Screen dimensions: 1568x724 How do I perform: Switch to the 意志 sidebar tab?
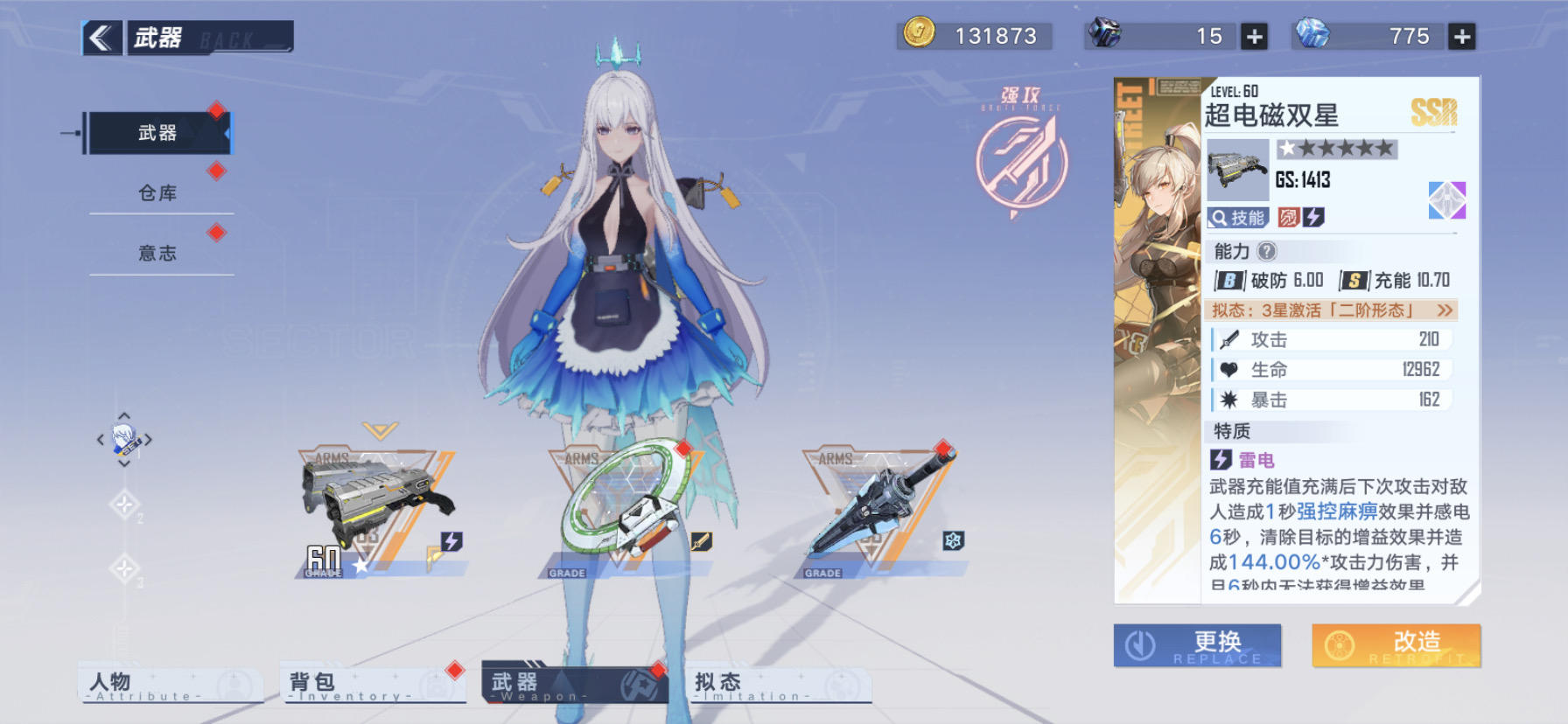[x=160, y=253]
